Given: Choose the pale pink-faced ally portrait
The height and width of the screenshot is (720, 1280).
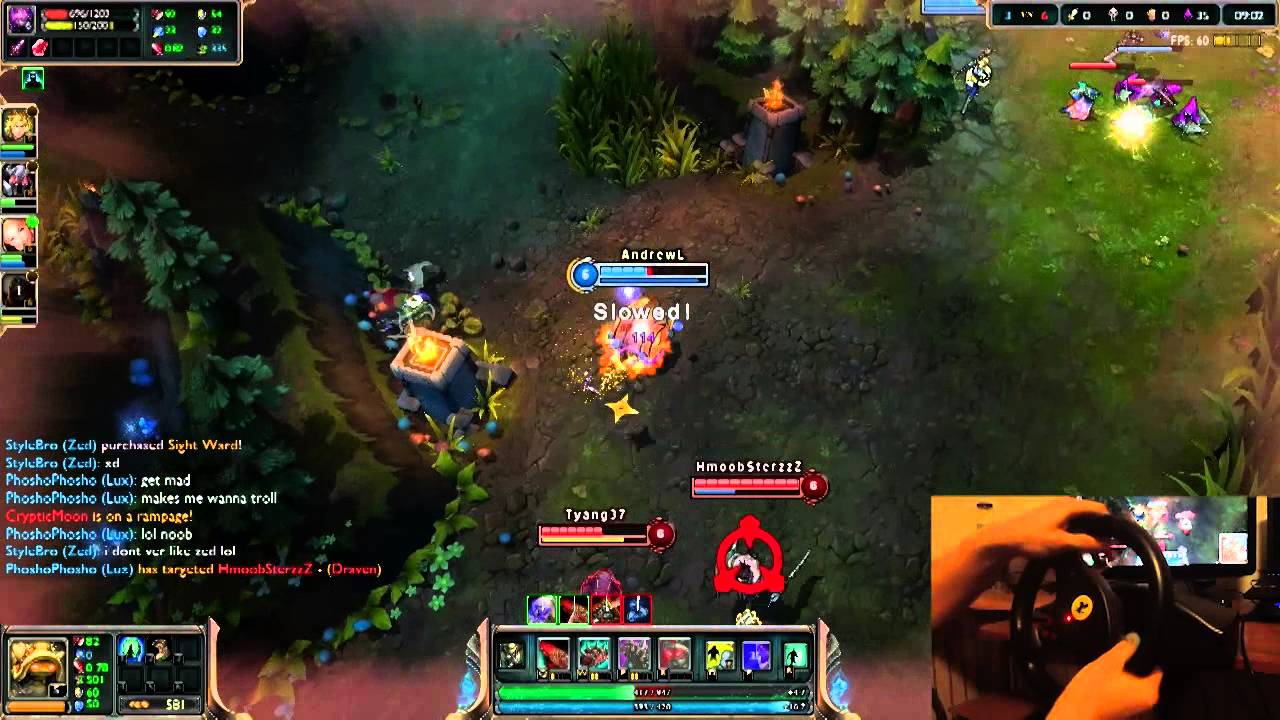Looking at the screenshot, I should tap(18, 235).
